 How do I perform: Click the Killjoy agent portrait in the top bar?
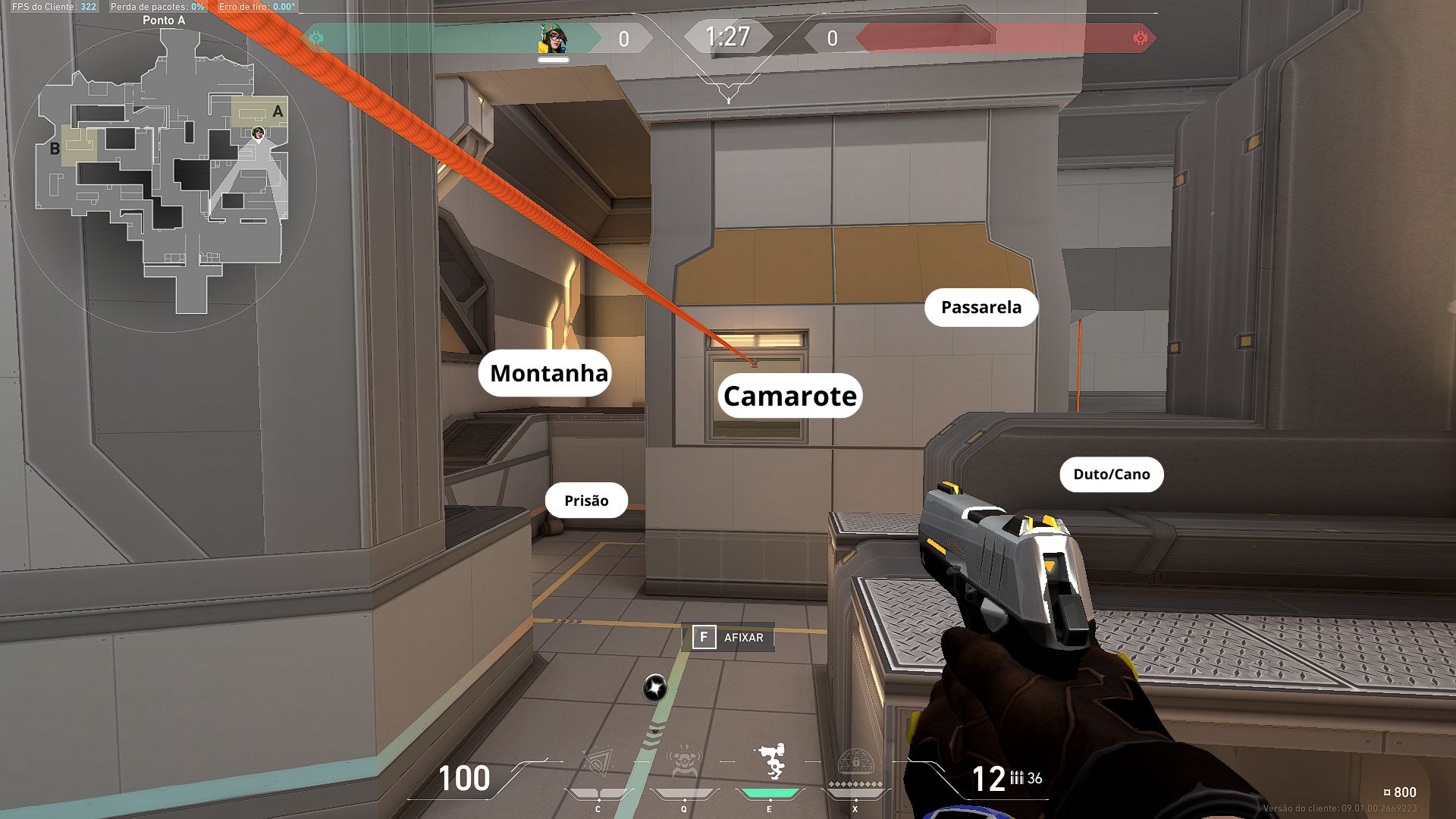(553, 39)
